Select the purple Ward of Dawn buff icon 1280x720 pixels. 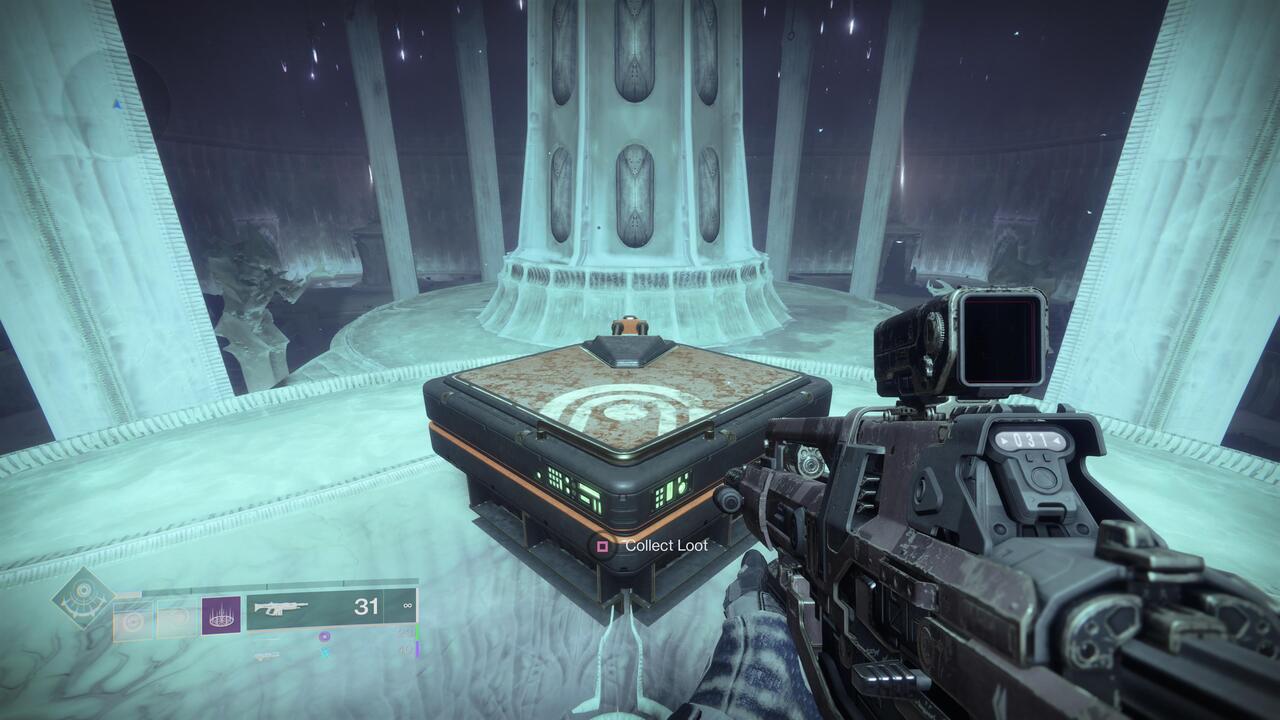click(221, 616)
